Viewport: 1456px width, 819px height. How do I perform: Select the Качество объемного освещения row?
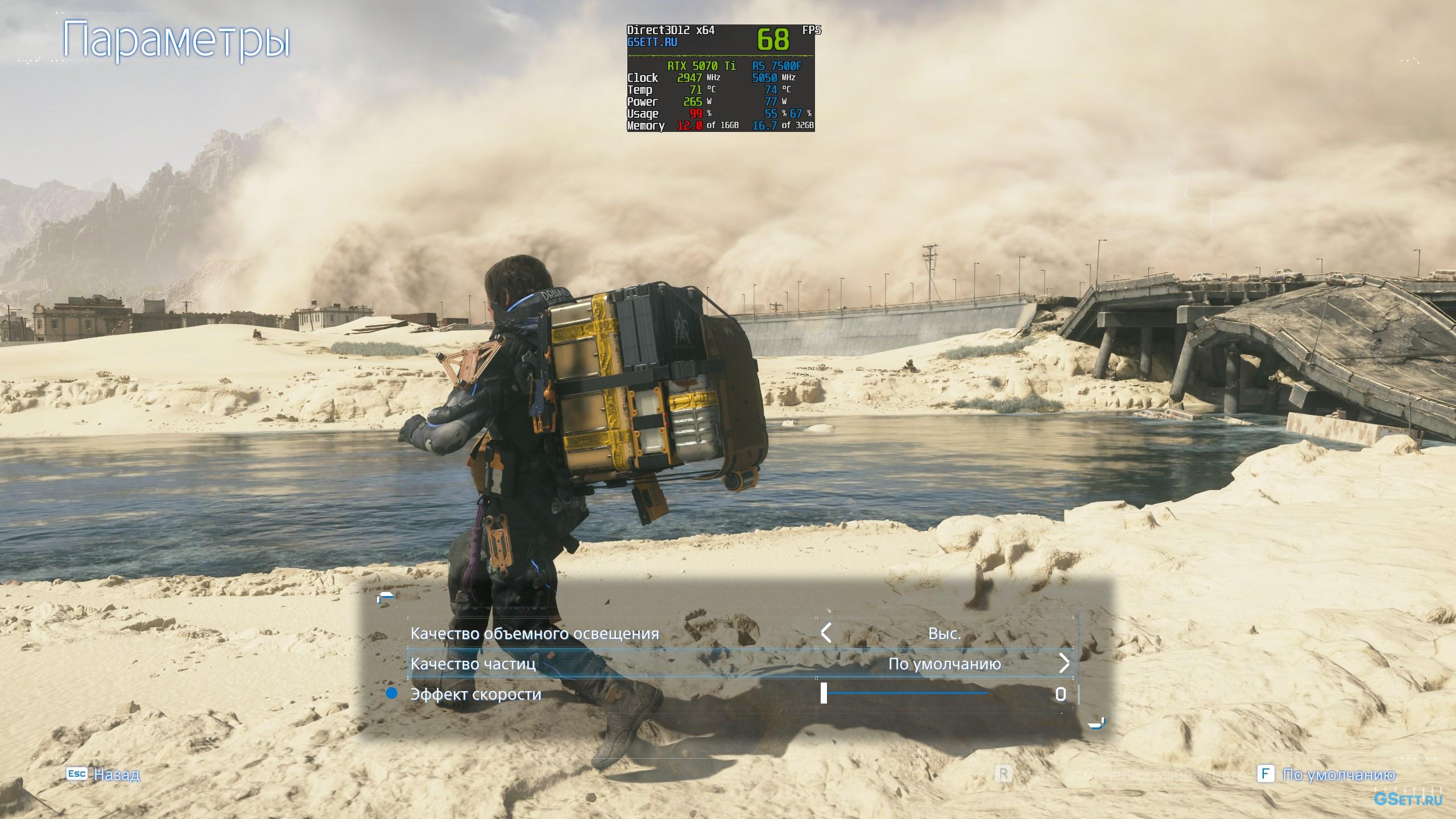click(535, 634)
